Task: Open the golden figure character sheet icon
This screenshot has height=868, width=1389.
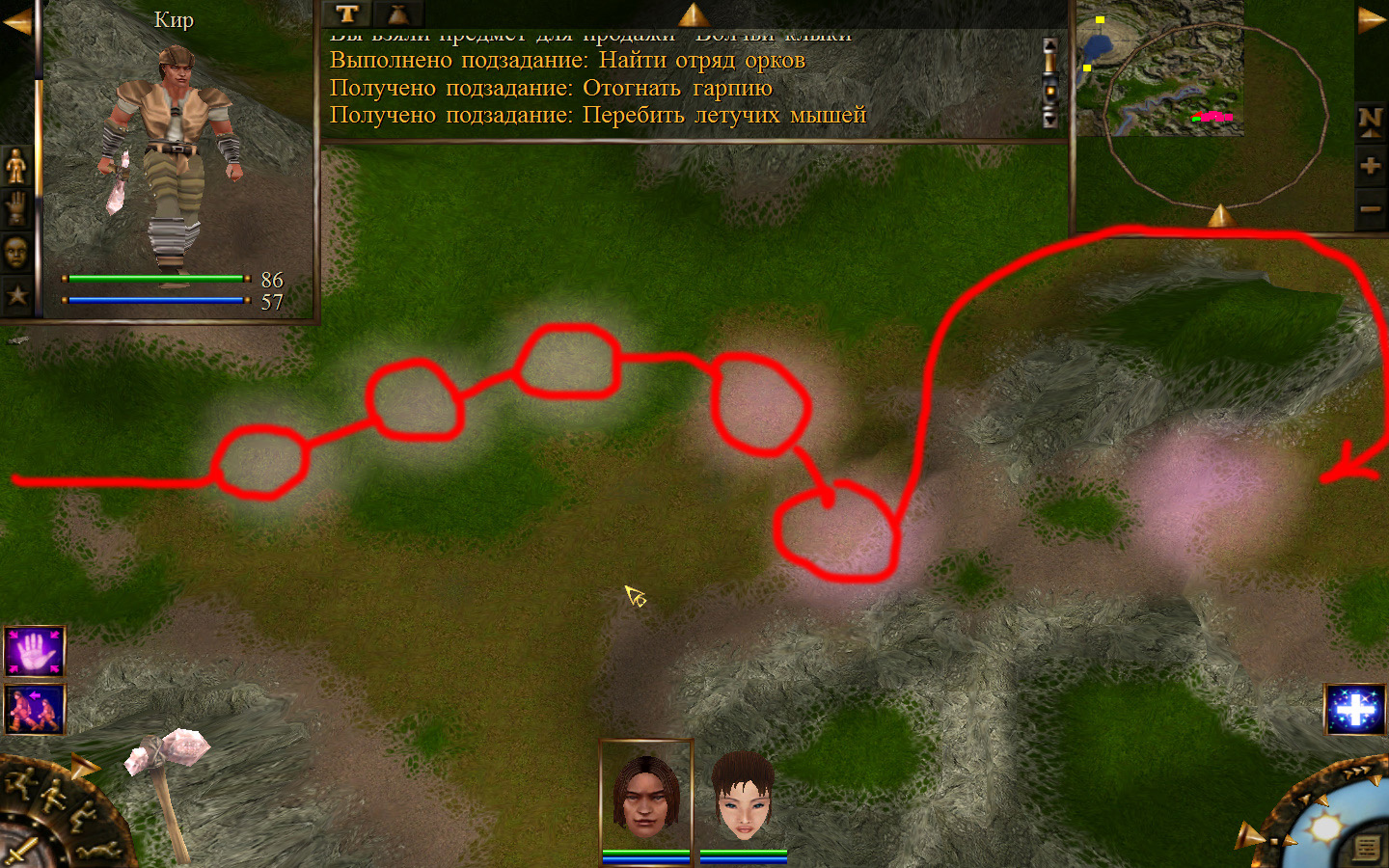Action: tap(16, 166)
